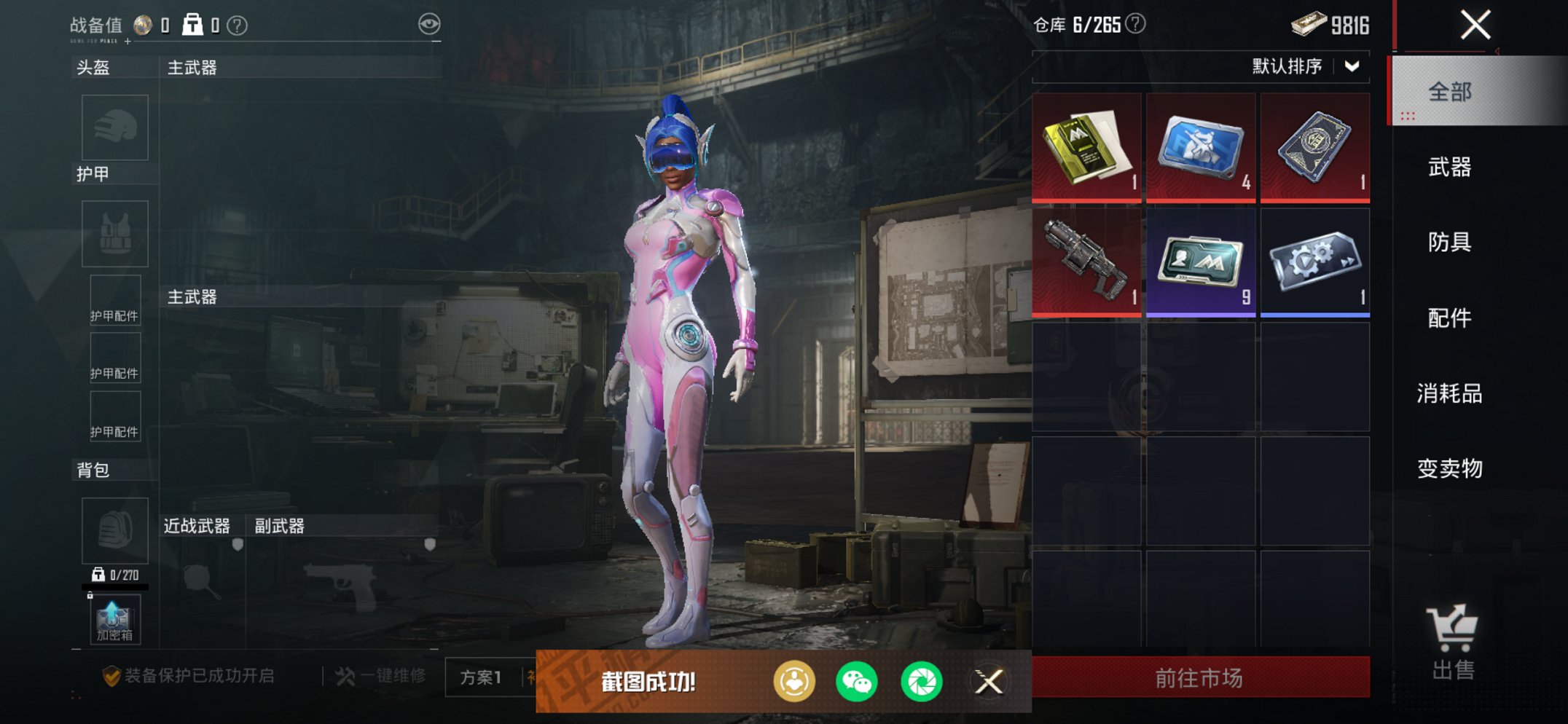This screenshot has width=1568, height=724.
Task: Open the 武器 category tab
Action: click(1450, 168)
